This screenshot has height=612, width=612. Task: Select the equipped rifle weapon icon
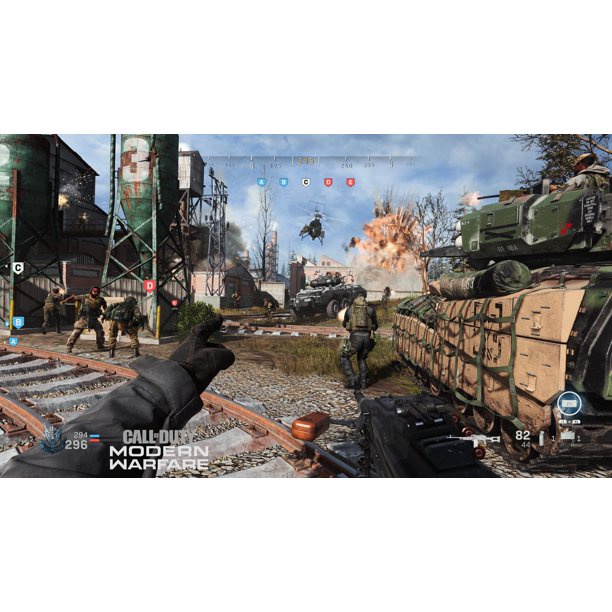coord(473,439)
